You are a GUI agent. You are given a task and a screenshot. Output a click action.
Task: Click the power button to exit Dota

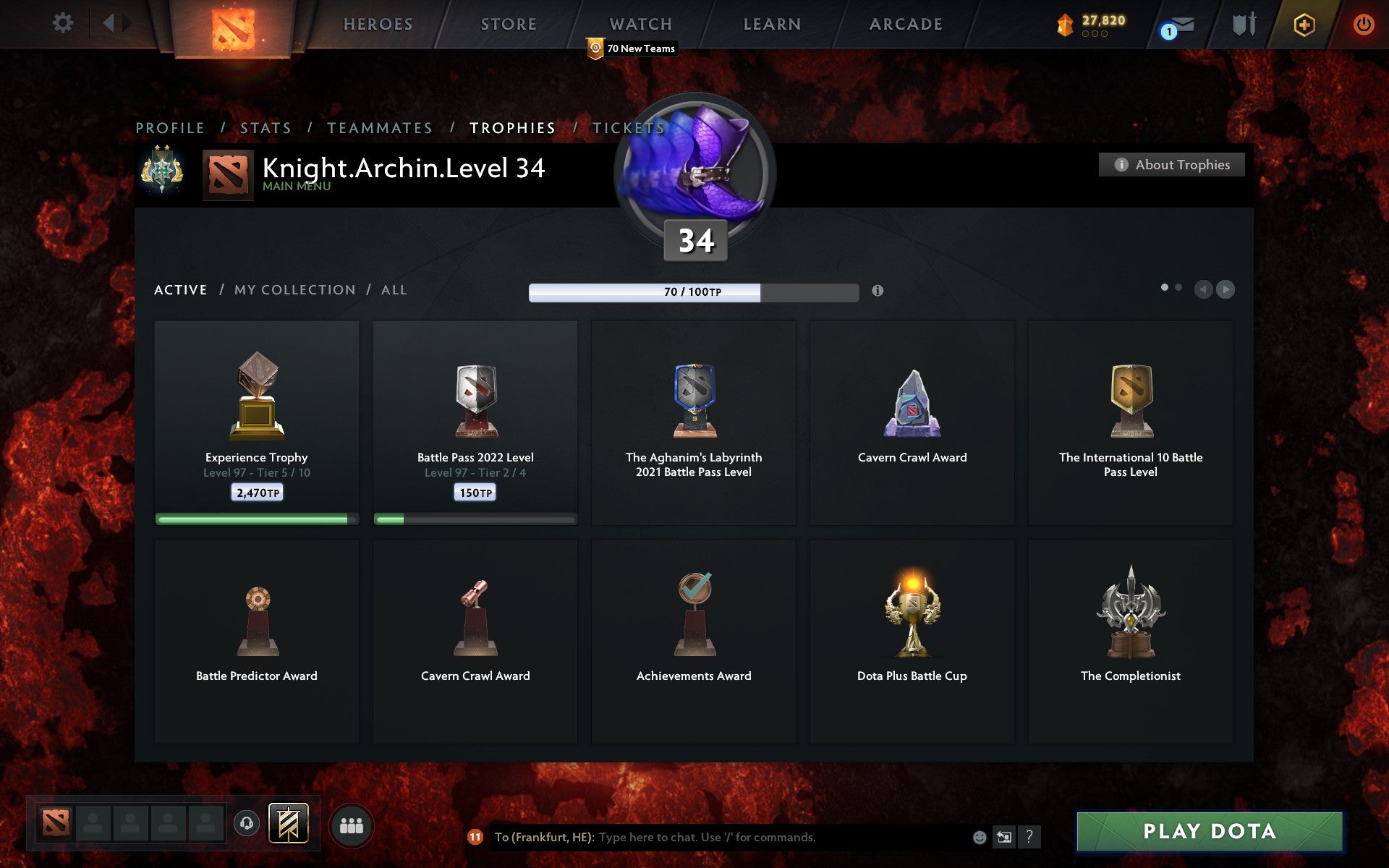point(1363,22)
